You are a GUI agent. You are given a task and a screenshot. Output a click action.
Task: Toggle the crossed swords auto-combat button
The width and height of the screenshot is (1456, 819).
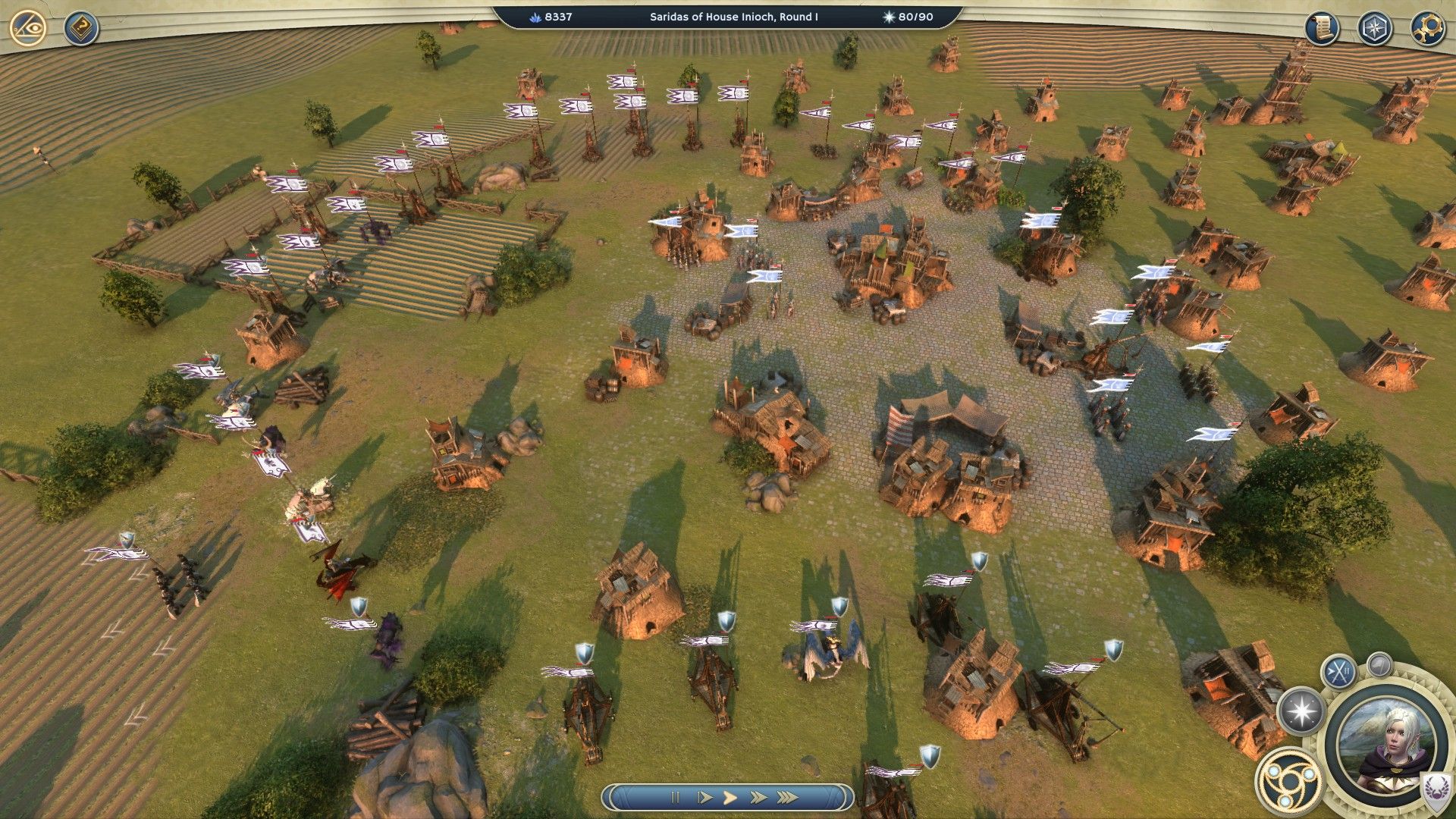pos(1338,671)
